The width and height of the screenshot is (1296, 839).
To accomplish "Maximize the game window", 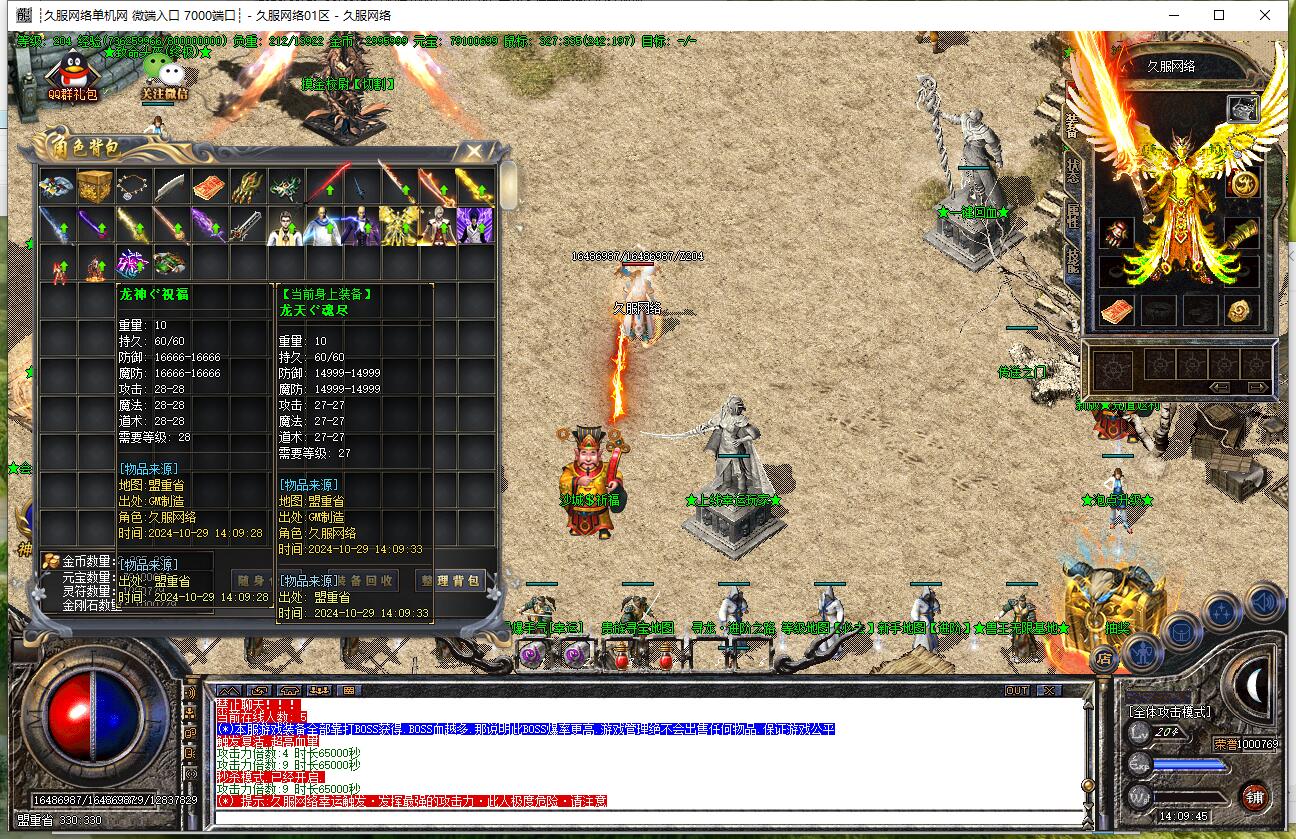I will 1219,15.
